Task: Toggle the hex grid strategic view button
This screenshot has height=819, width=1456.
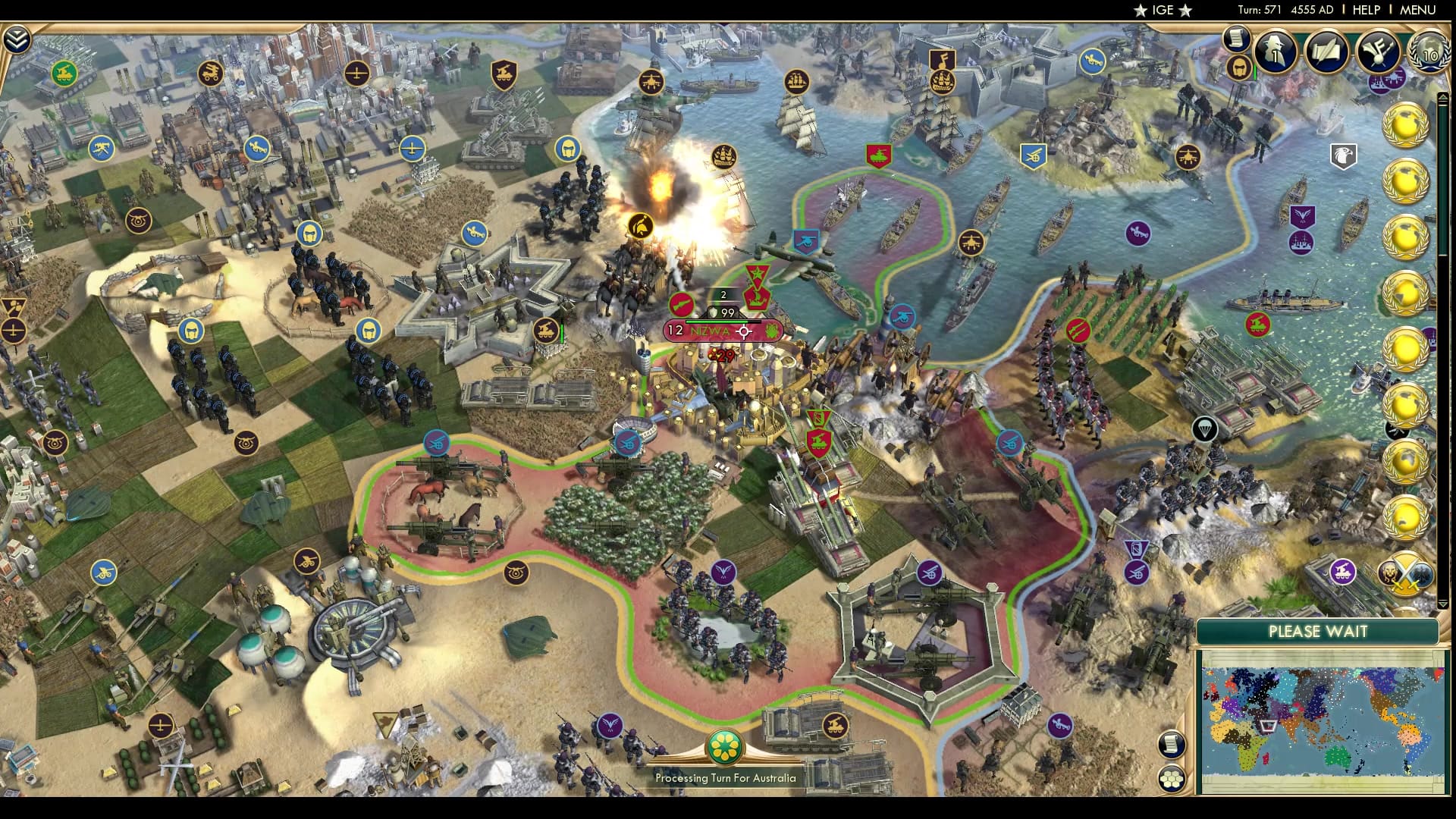Action: (x=1172, y=777)
